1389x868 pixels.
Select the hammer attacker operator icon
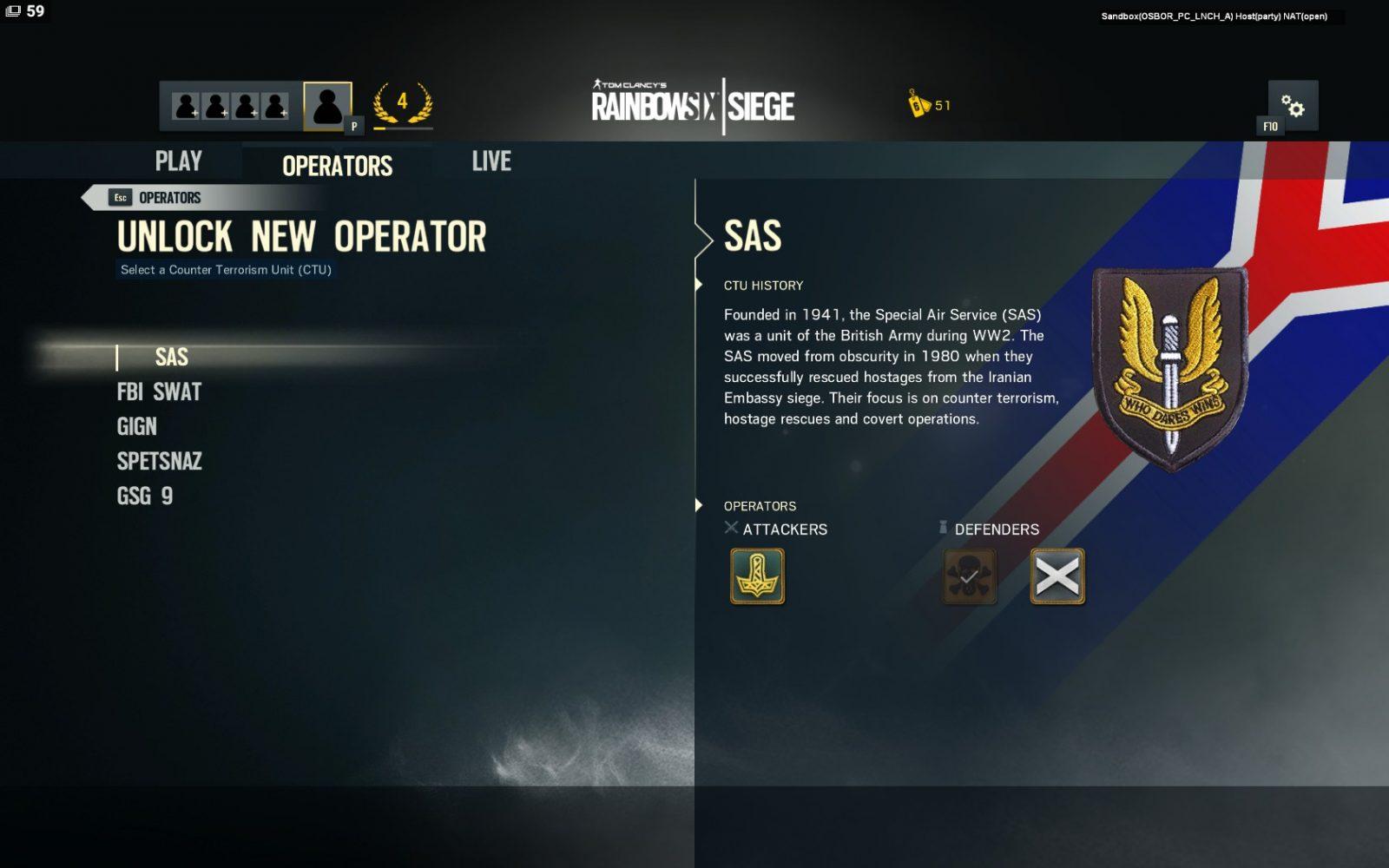pos(757,575)
